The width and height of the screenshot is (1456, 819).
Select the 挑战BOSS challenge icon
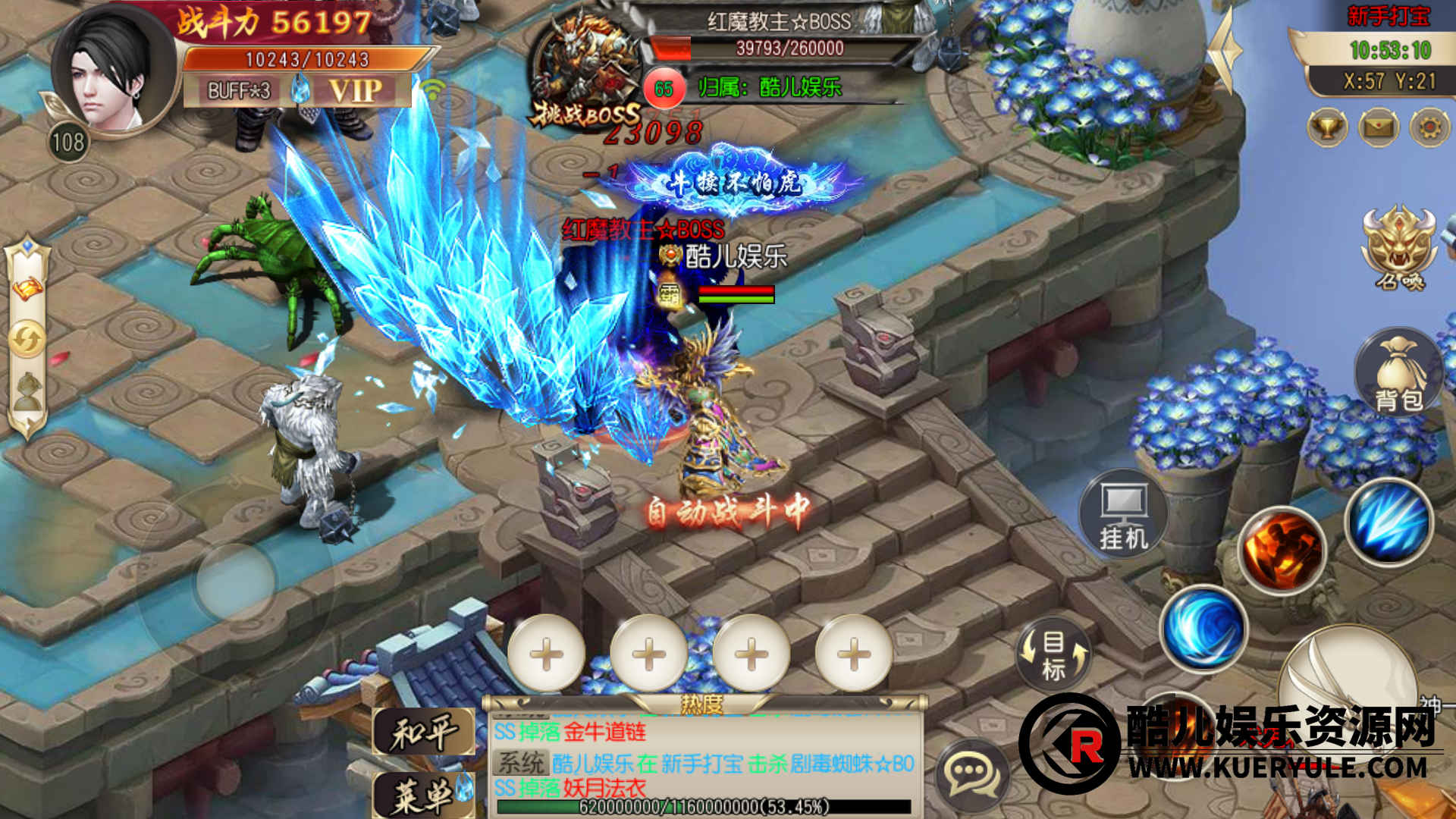click(x=585, y=76)
